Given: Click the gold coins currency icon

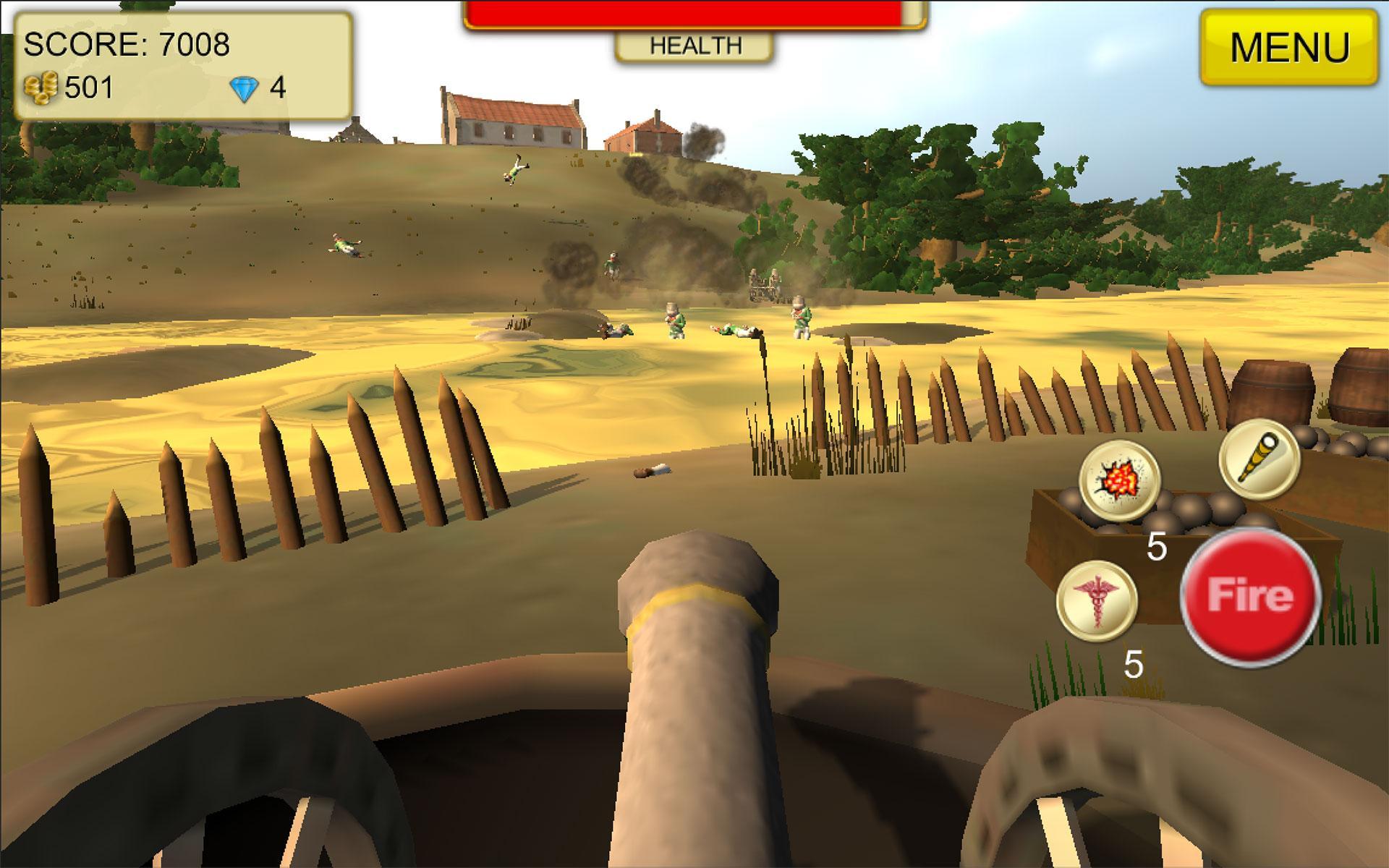Looking at the screenshot, I should tap(42, 87).
